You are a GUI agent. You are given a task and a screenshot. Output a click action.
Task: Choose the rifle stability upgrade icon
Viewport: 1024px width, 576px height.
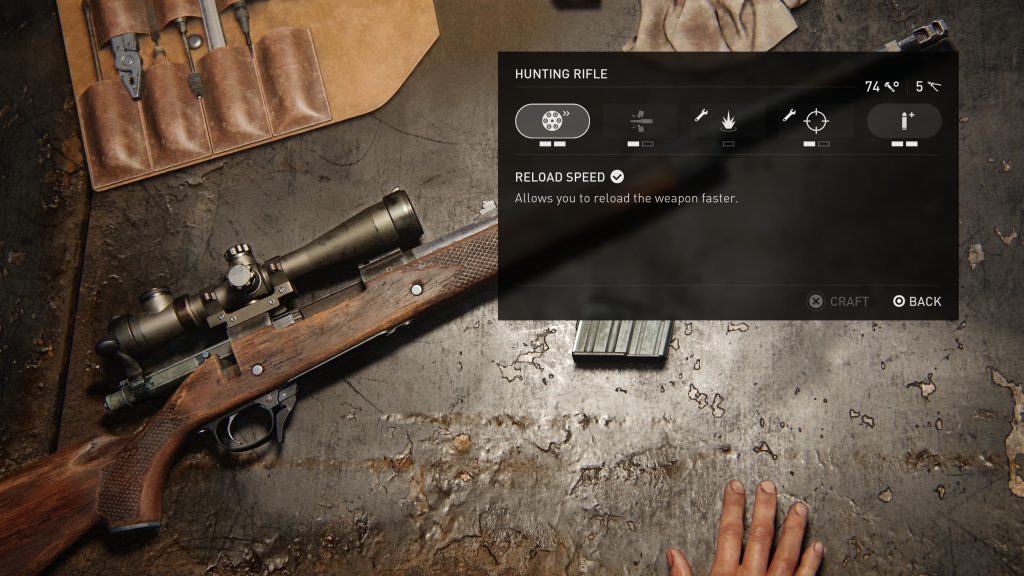click(x=640, y=121)
